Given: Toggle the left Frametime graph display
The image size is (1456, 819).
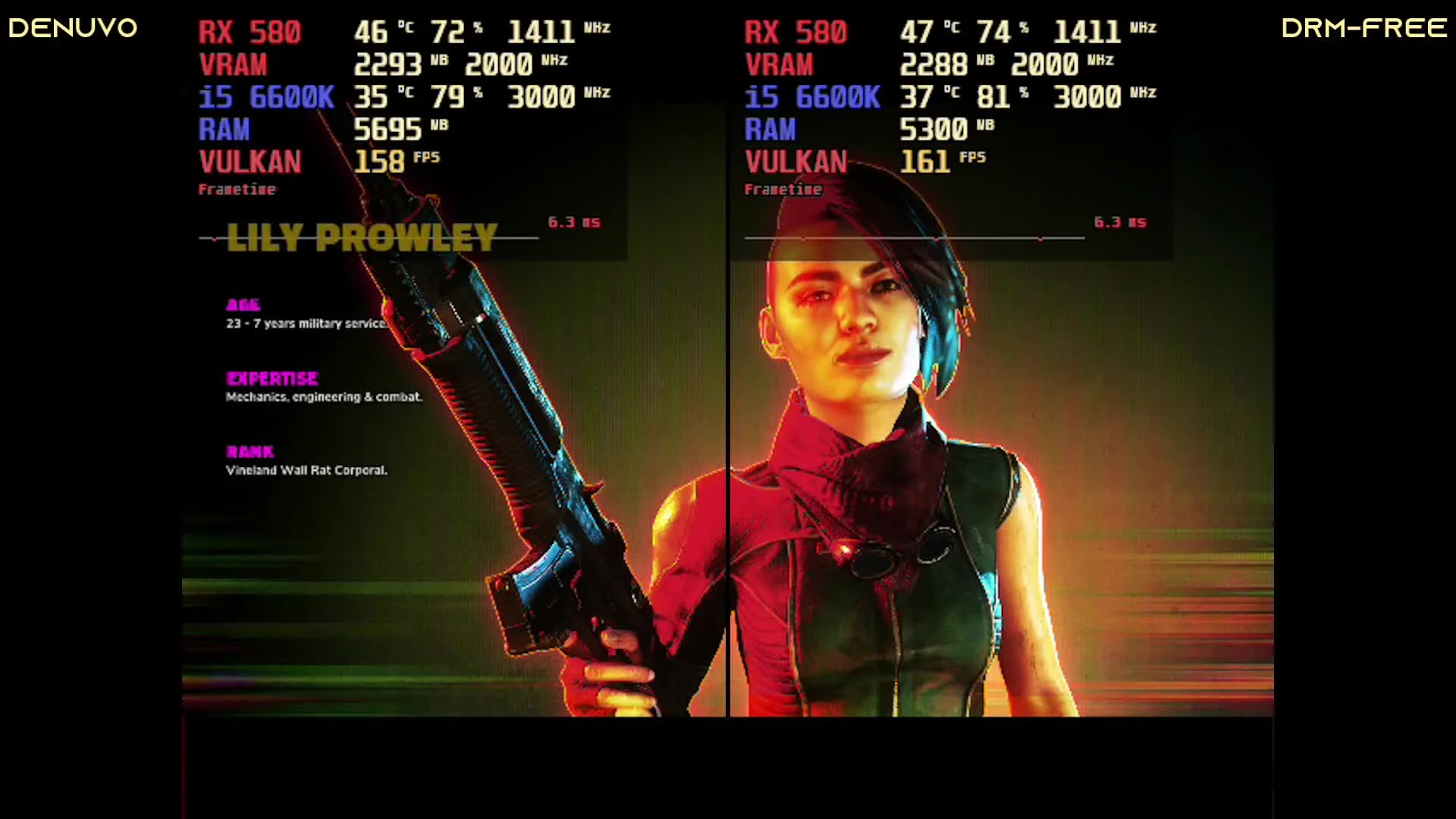Looking at the screenshot, I should 237,190.
